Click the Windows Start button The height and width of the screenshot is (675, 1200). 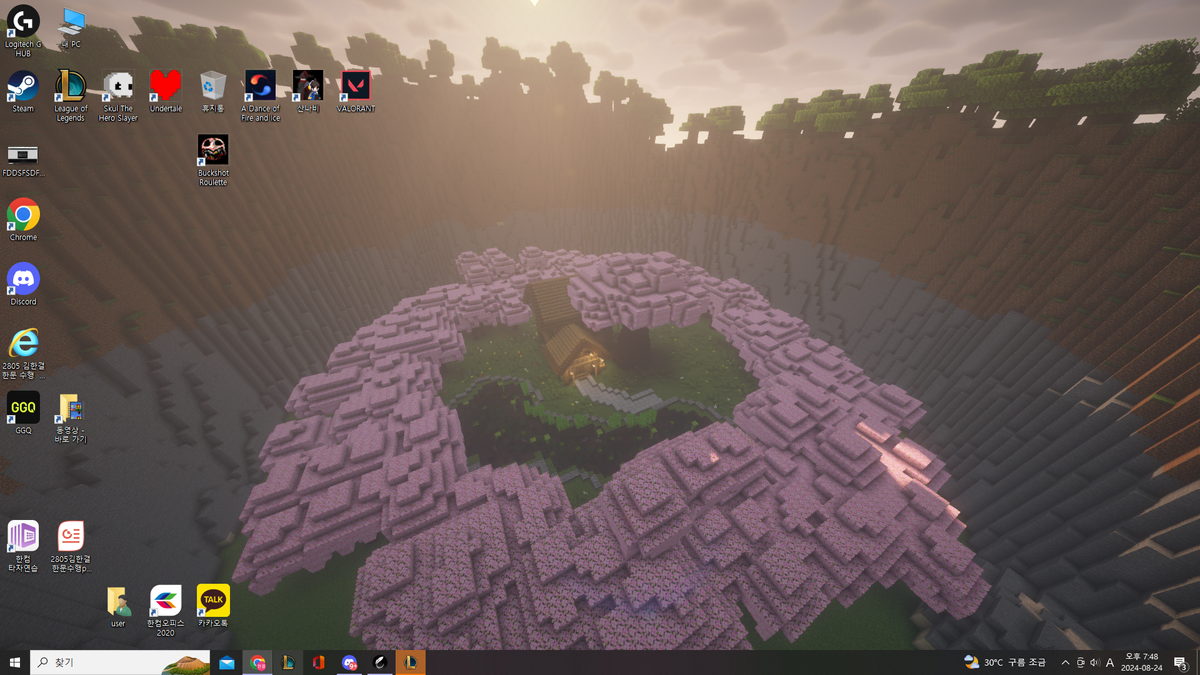[15, 662]
